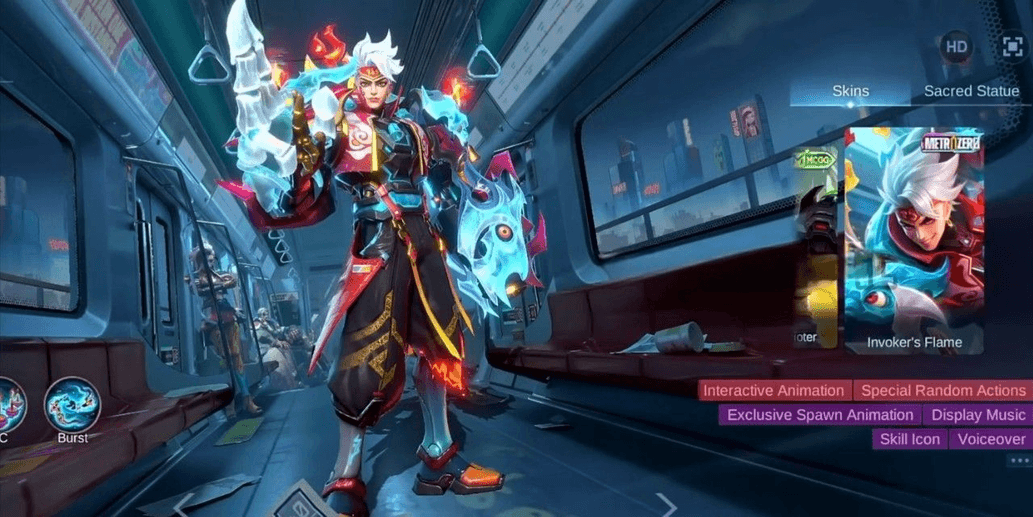This screenshot has height=517, width=1033.
Task: Go to the previous hero with the left arrow
Action: (185, 504)
